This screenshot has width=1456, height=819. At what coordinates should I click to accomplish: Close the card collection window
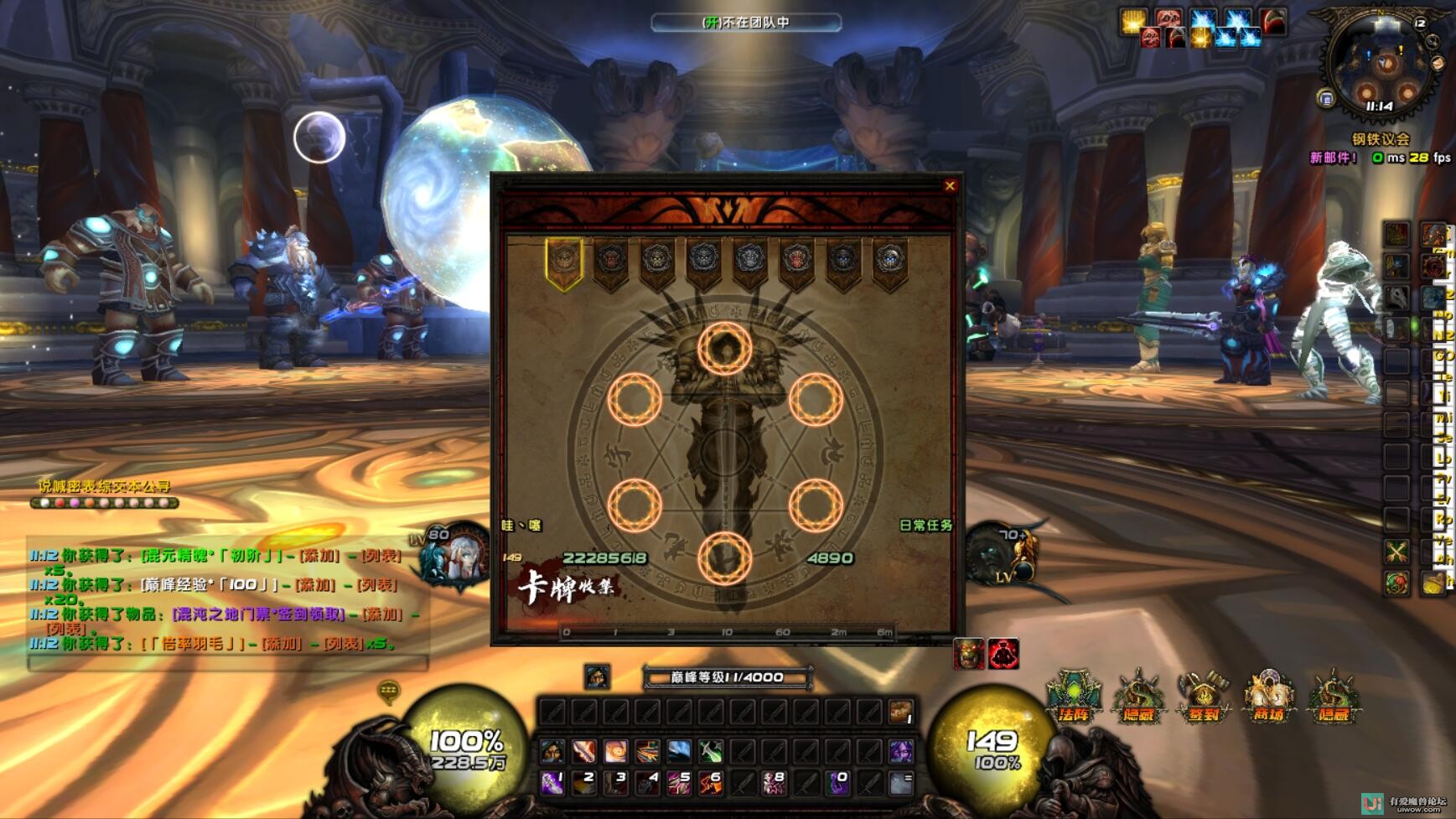pos(950,186)
